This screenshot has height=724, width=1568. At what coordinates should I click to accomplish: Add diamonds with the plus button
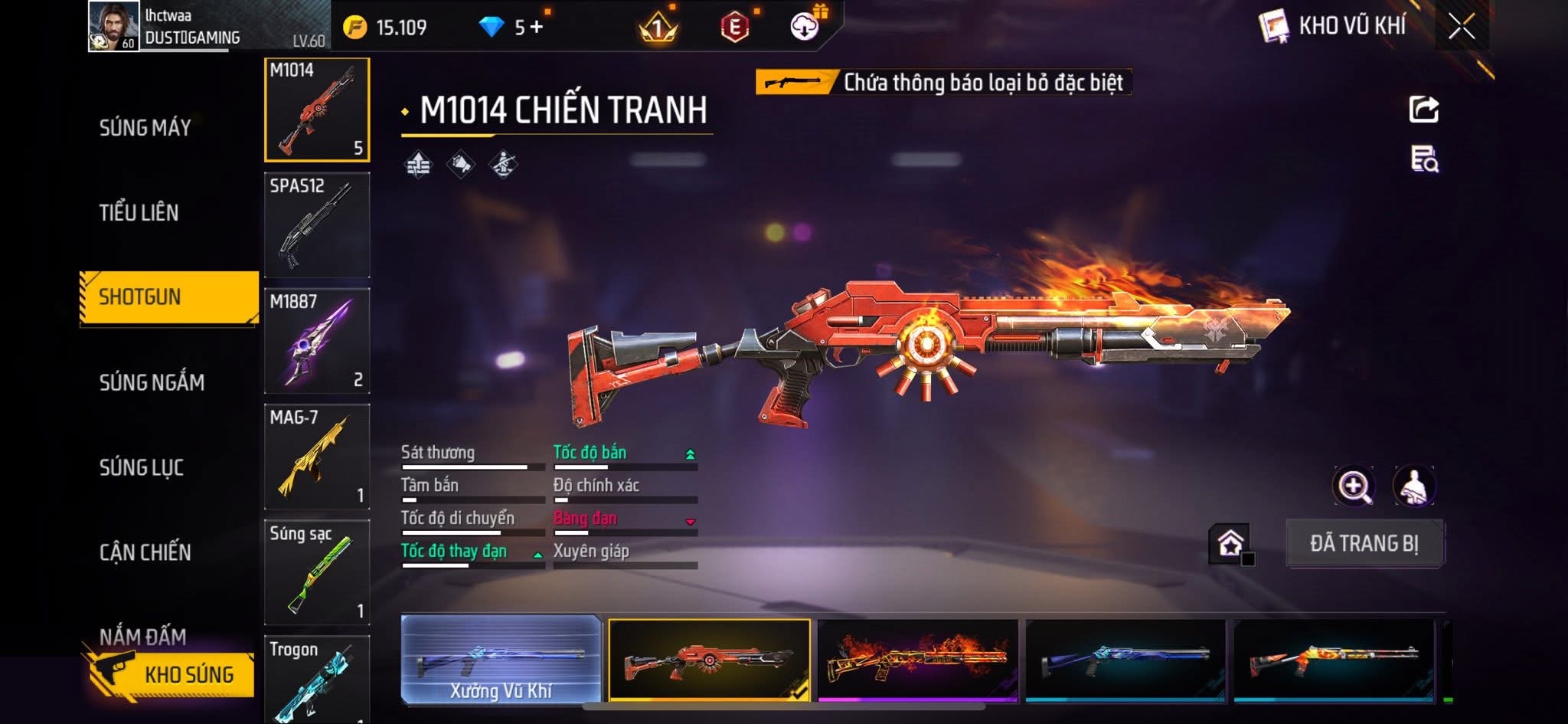point(536,28)
